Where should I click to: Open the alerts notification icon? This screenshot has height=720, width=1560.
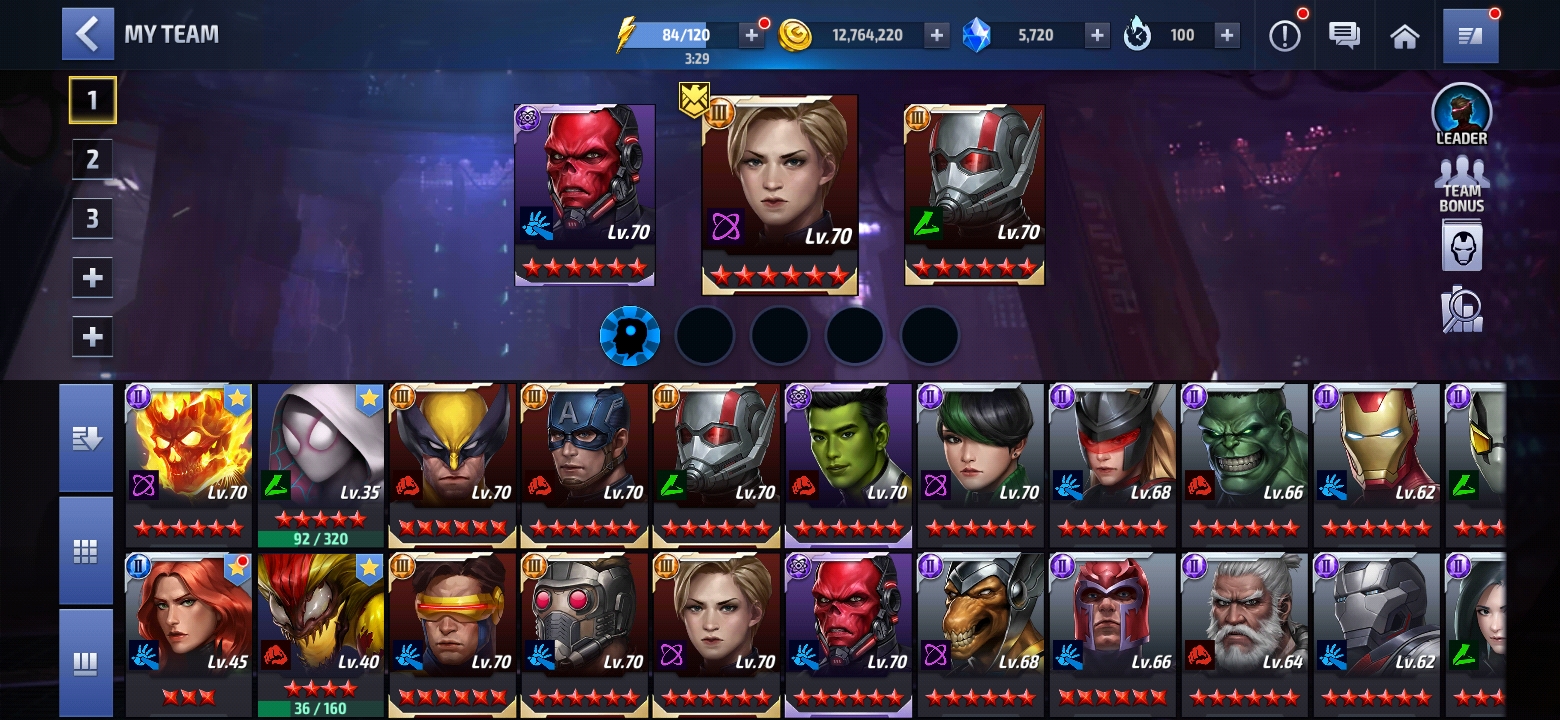click(1285, 36)
